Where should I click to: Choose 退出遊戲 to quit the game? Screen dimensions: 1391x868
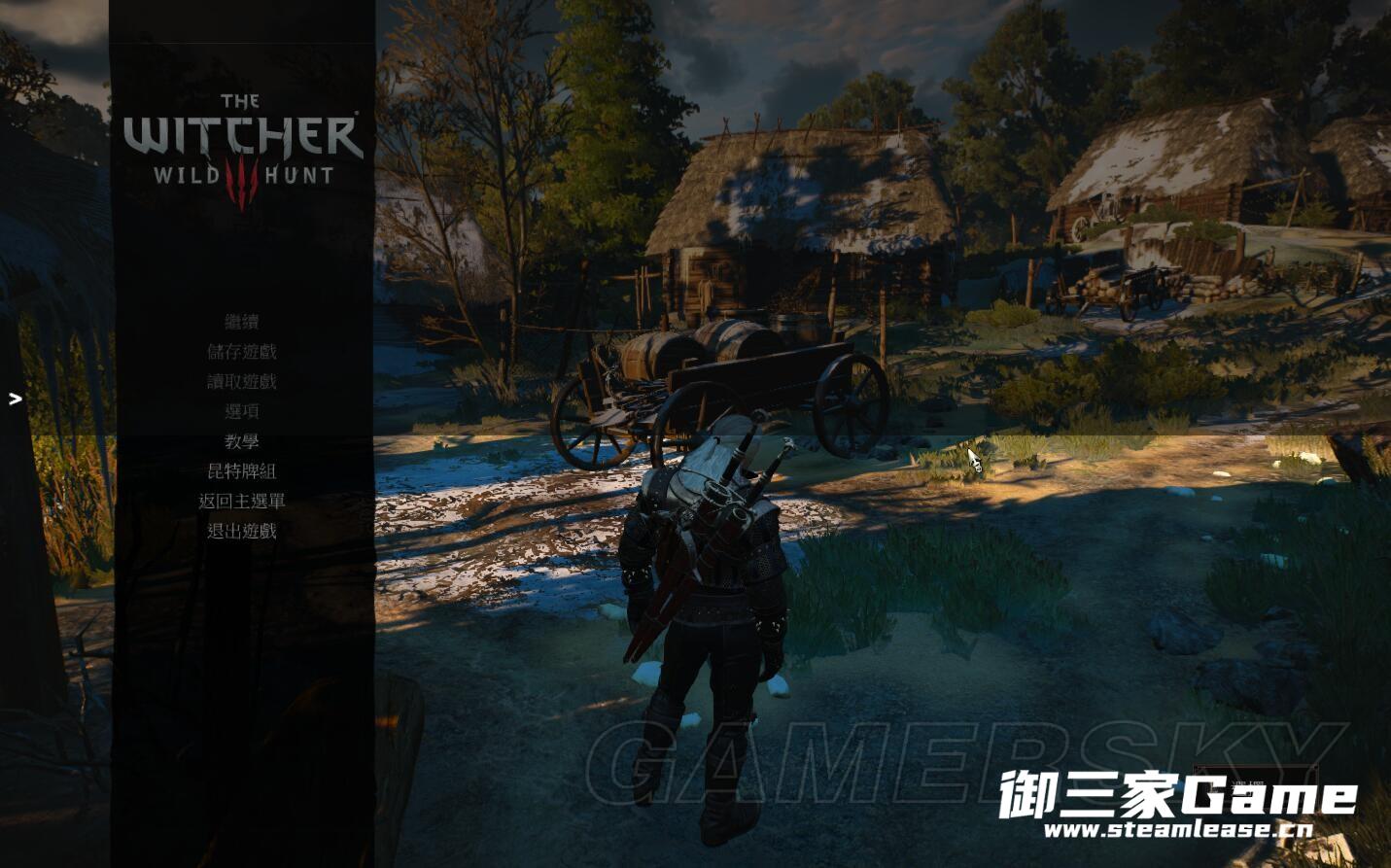pyautogui.click(x=242, y=533)
